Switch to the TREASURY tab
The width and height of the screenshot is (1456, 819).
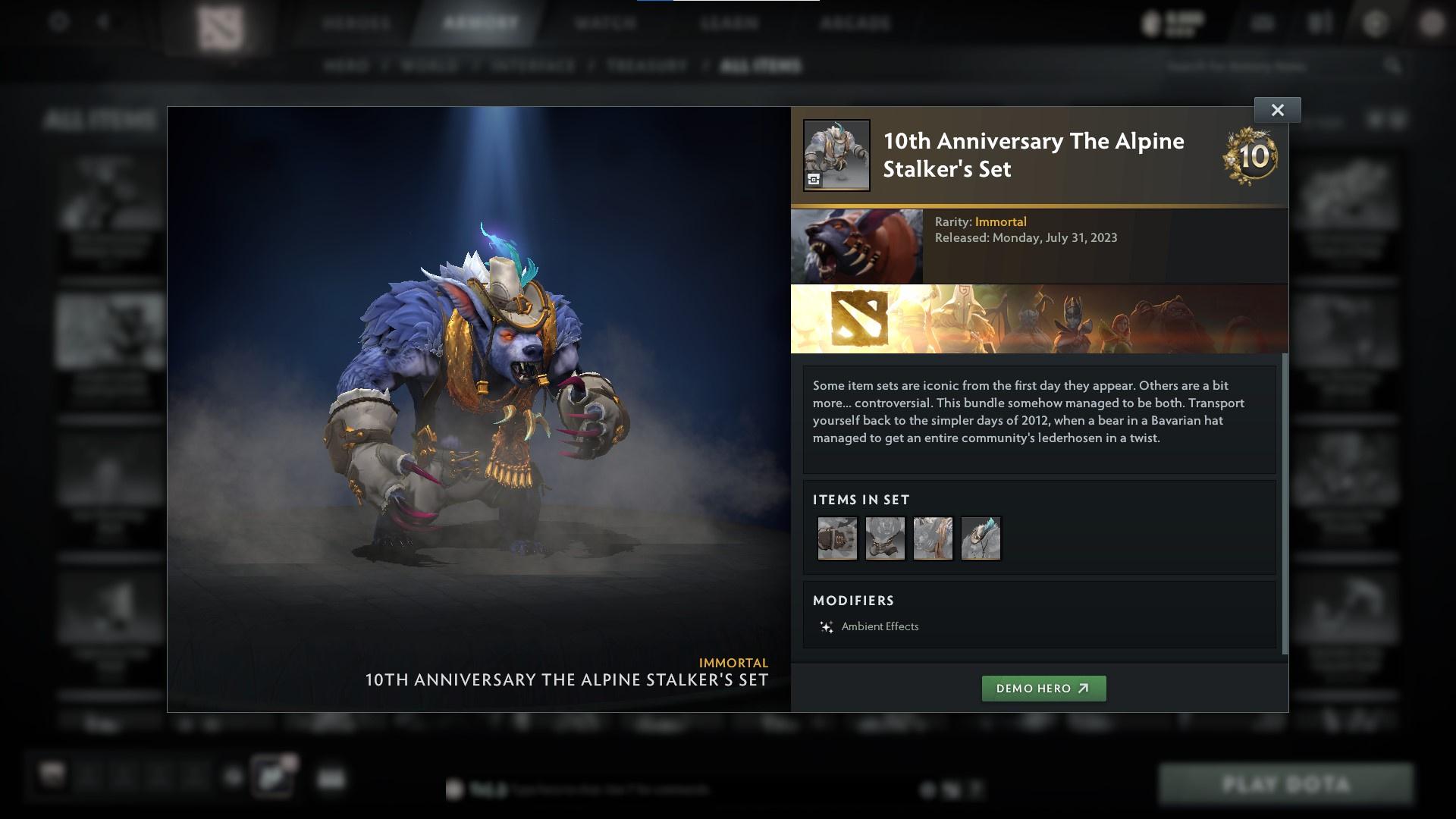pyautogui.click(x=644, y=66)
